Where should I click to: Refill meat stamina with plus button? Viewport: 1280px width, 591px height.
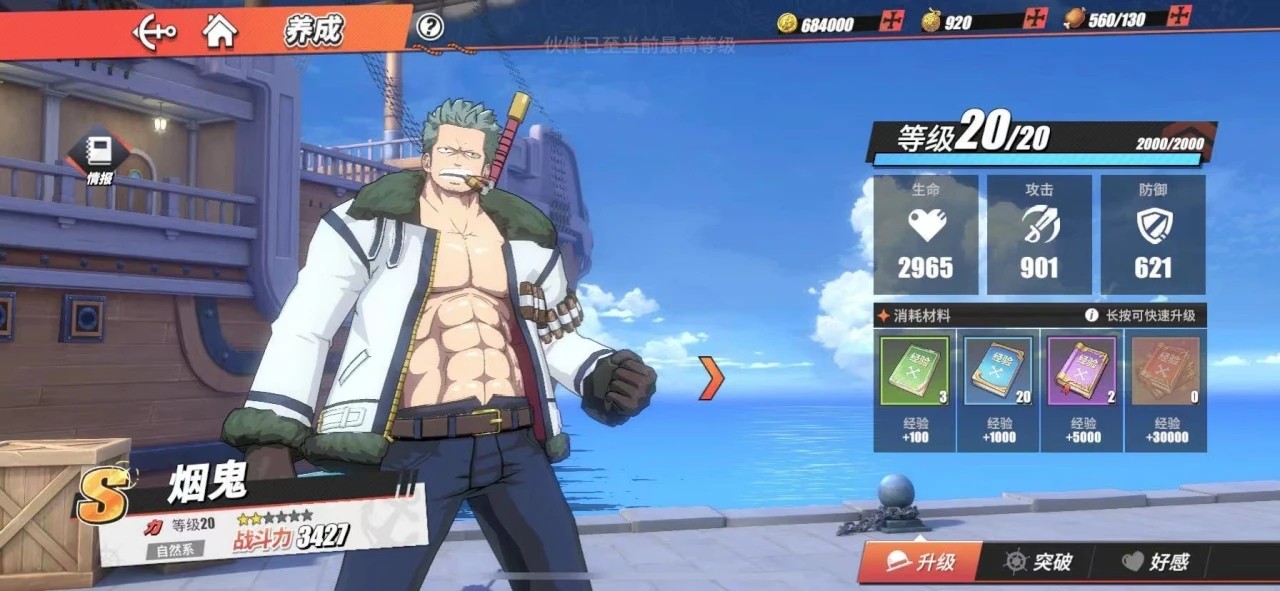point(1181,16)
